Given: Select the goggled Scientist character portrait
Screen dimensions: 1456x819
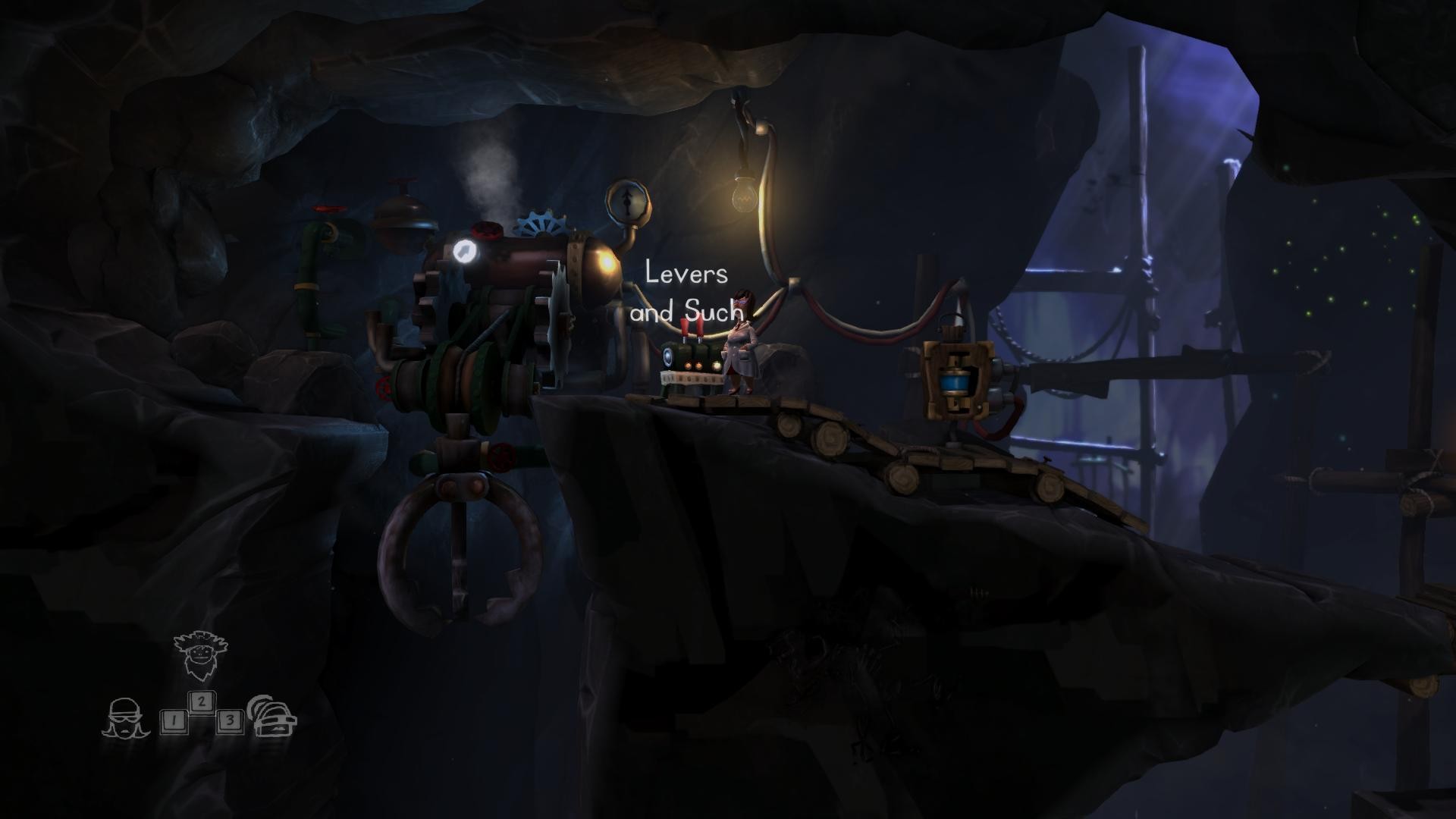Looking at the screenshot, I should 125,718.
